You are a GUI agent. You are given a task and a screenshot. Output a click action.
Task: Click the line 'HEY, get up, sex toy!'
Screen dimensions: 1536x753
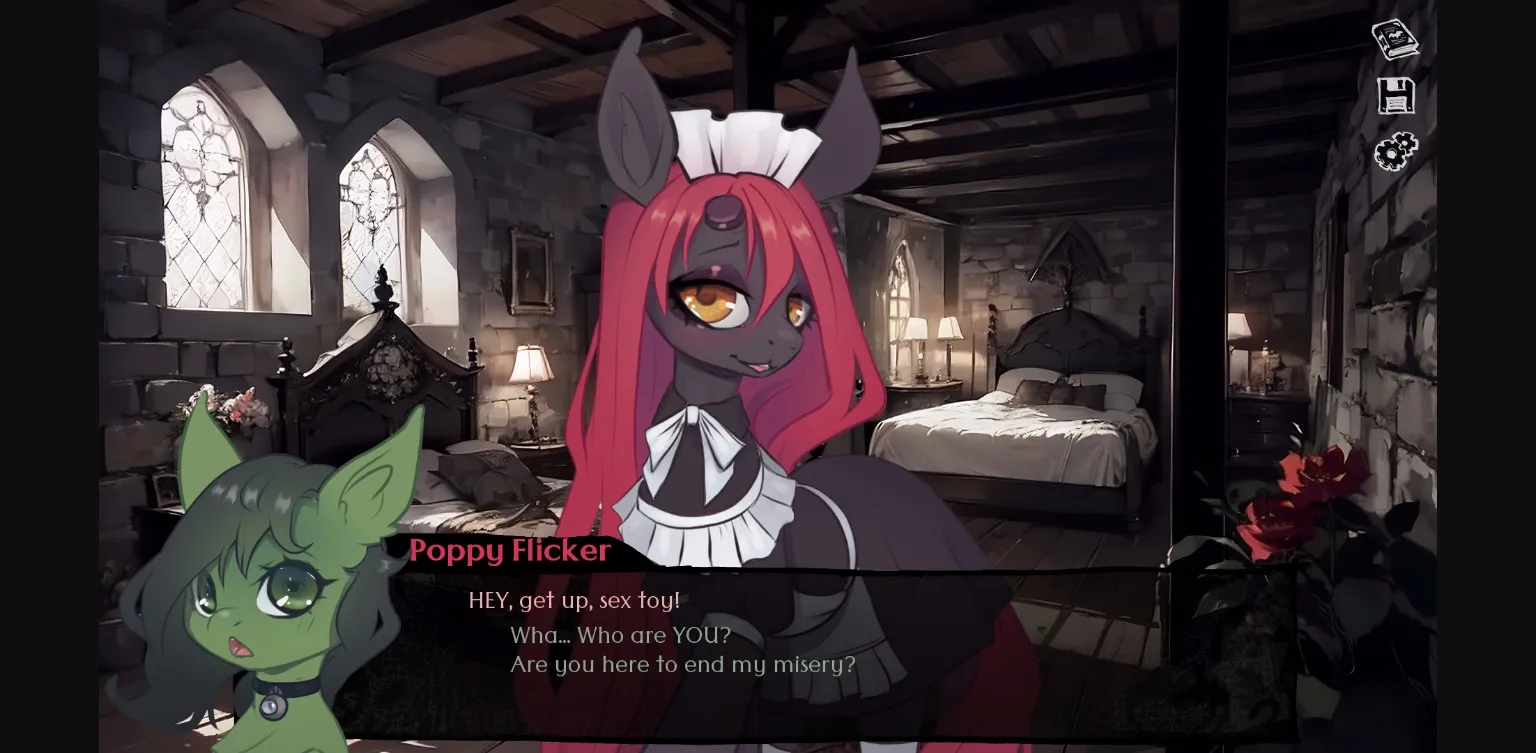click(x=575, y=601)
